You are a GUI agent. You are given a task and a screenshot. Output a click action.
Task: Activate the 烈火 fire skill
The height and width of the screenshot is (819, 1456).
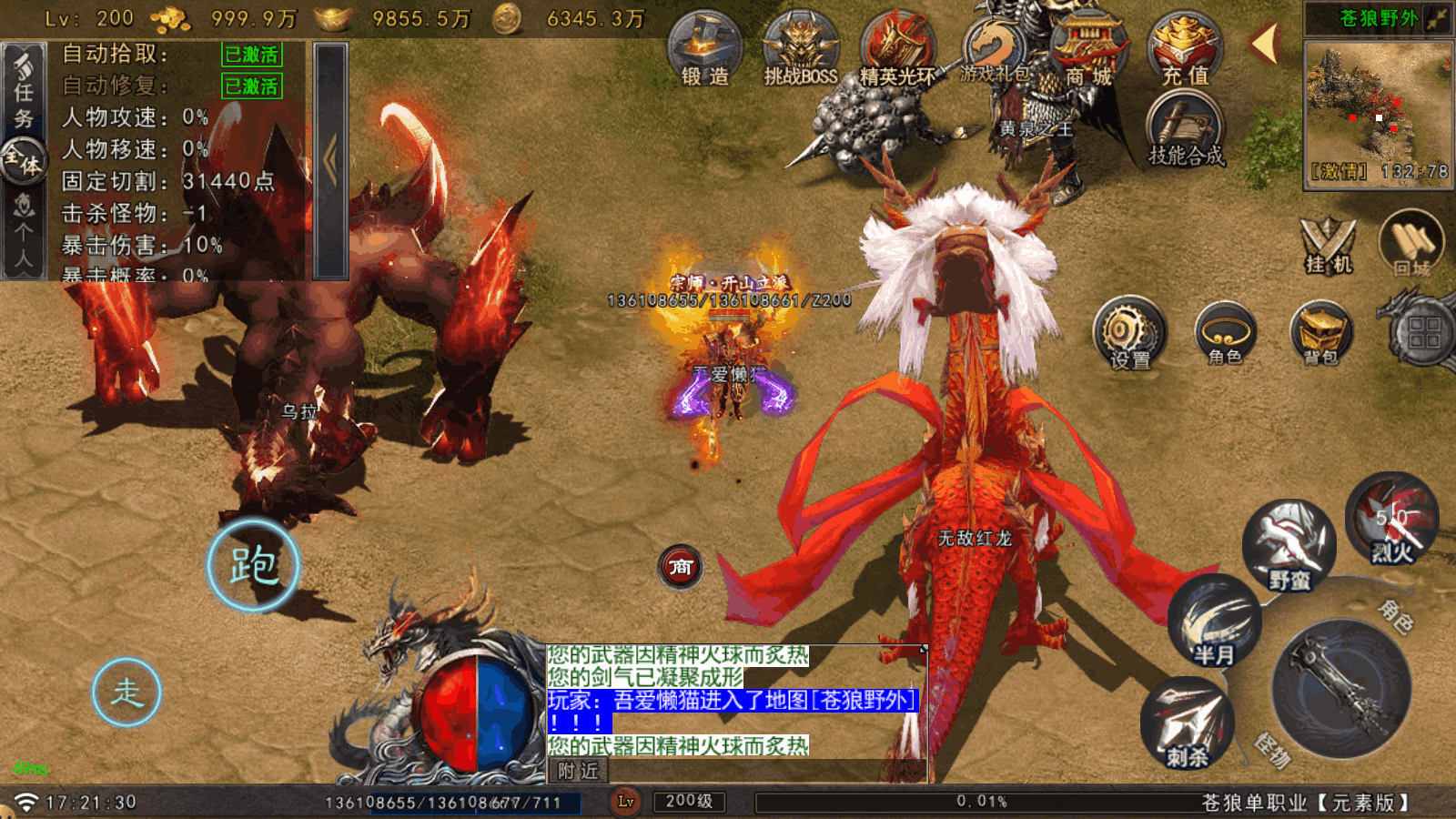click(1391, 520)
